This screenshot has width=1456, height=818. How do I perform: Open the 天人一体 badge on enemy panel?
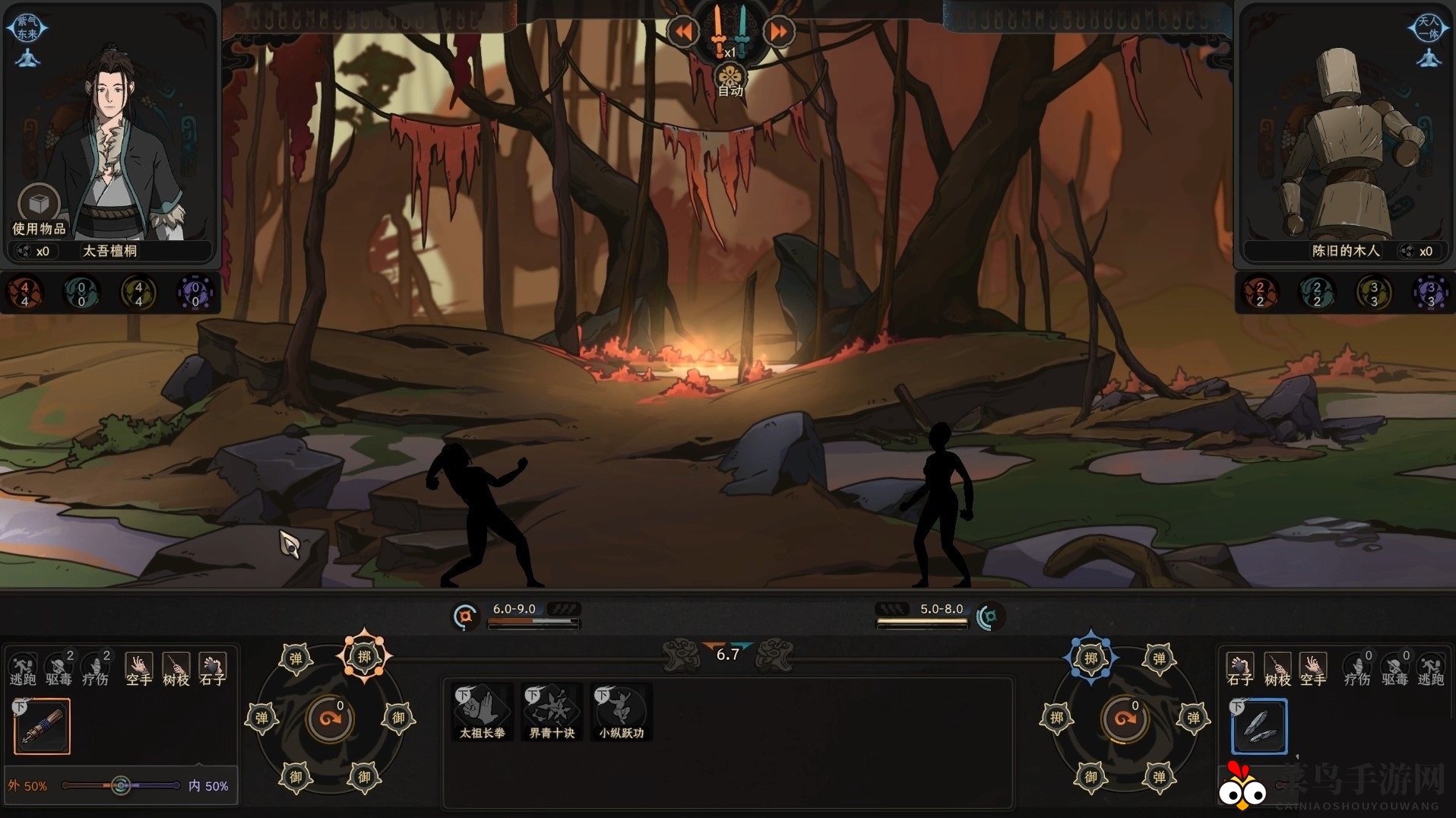(1428, 28)
